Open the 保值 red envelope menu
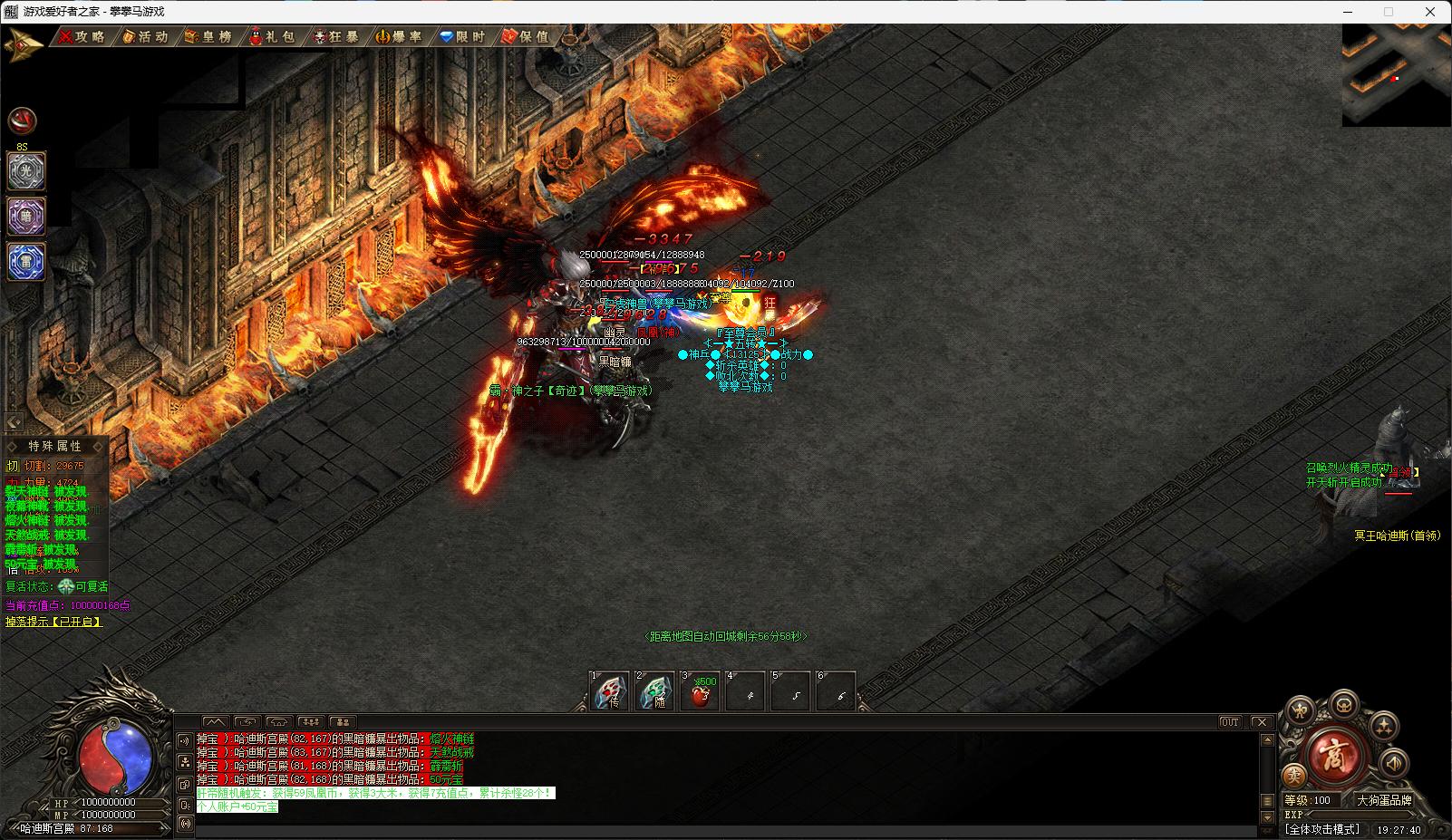This screenshot has width=1452, height=840. (526, 36)
